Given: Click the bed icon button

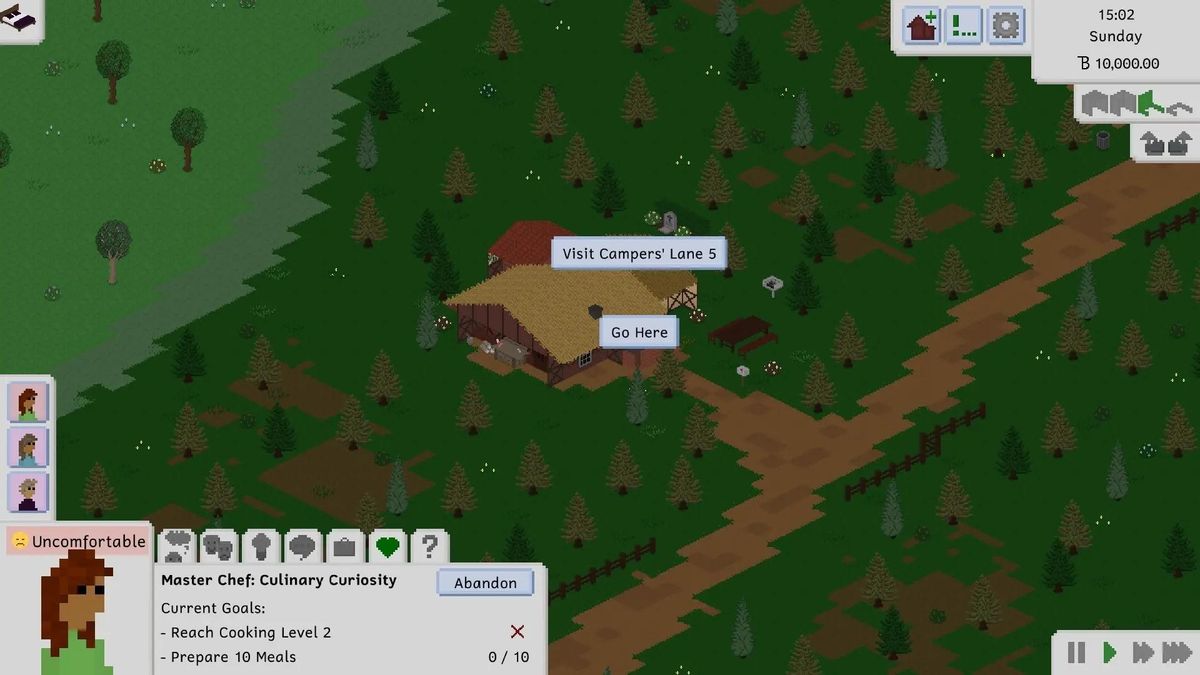Looking at the screenshot, I should click(20, 18).
